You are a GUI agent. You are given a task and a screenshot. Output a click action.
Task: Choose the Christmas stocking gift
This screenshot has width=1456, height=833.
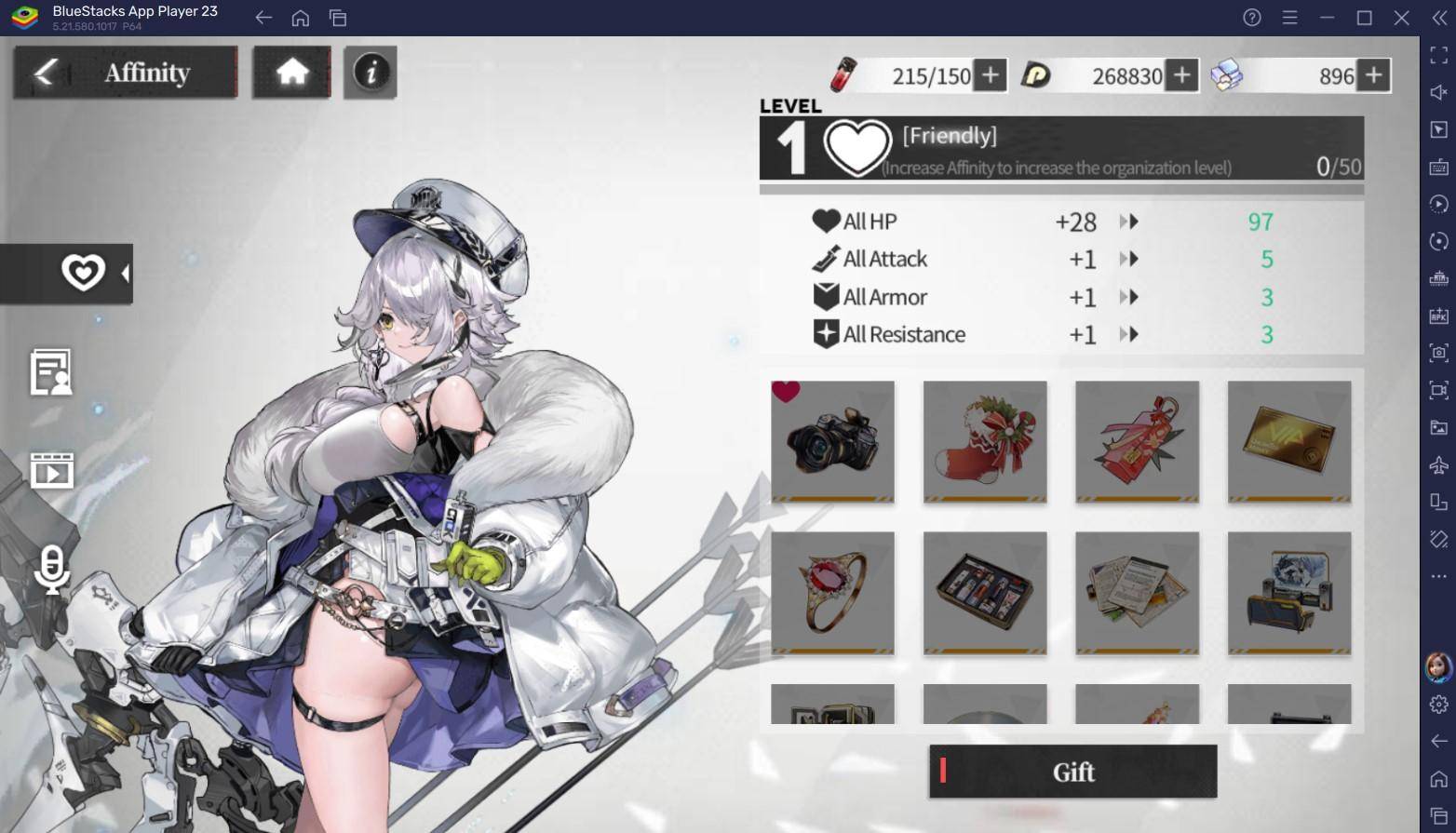[x=985, y=441]
